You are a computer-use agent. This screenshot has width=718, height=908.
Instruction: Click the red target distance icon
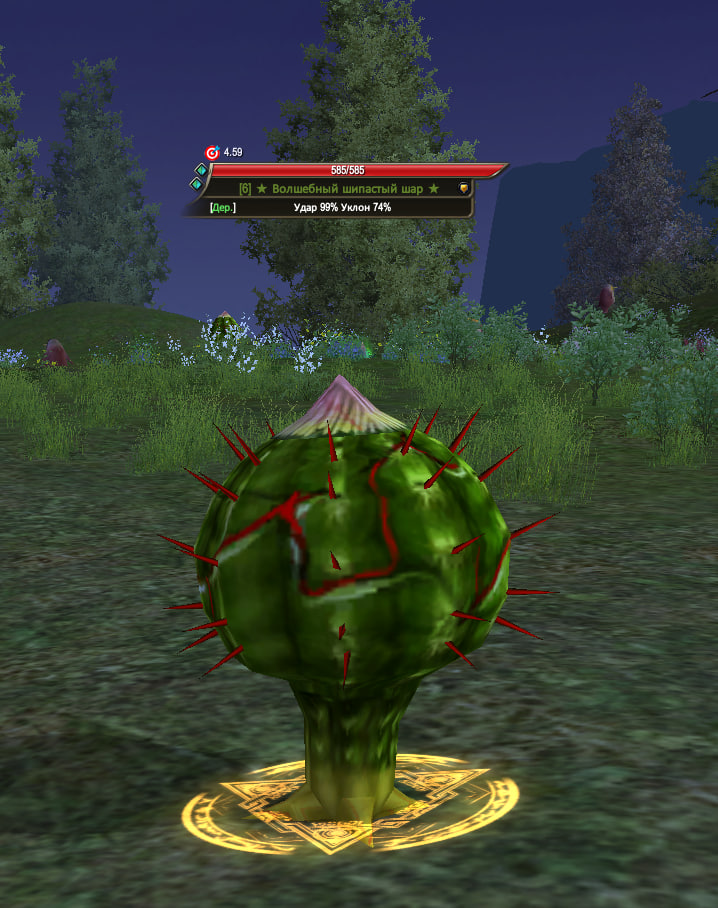[x=211, y=153]
